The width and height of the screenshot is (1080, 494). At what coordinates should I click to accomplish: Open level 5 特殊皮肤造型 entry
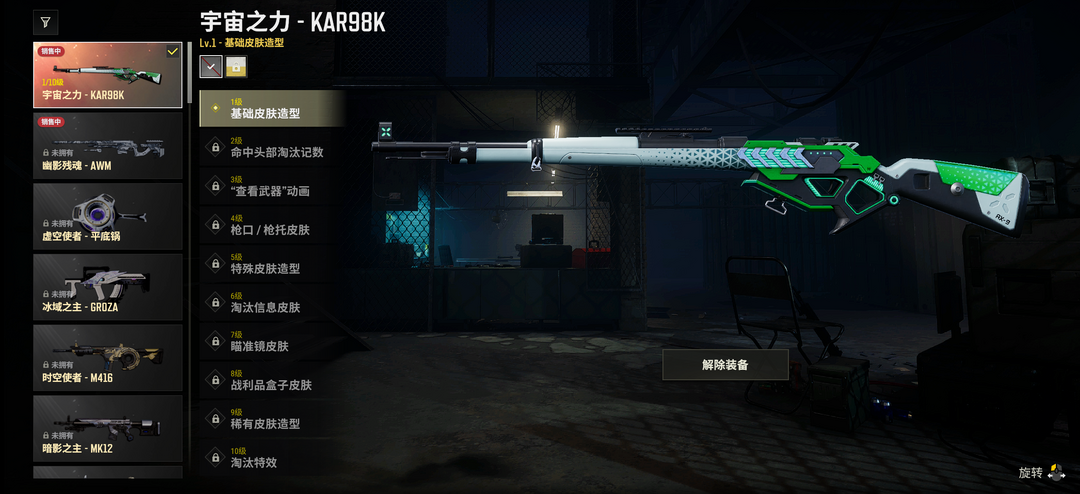tap(272, 263)
